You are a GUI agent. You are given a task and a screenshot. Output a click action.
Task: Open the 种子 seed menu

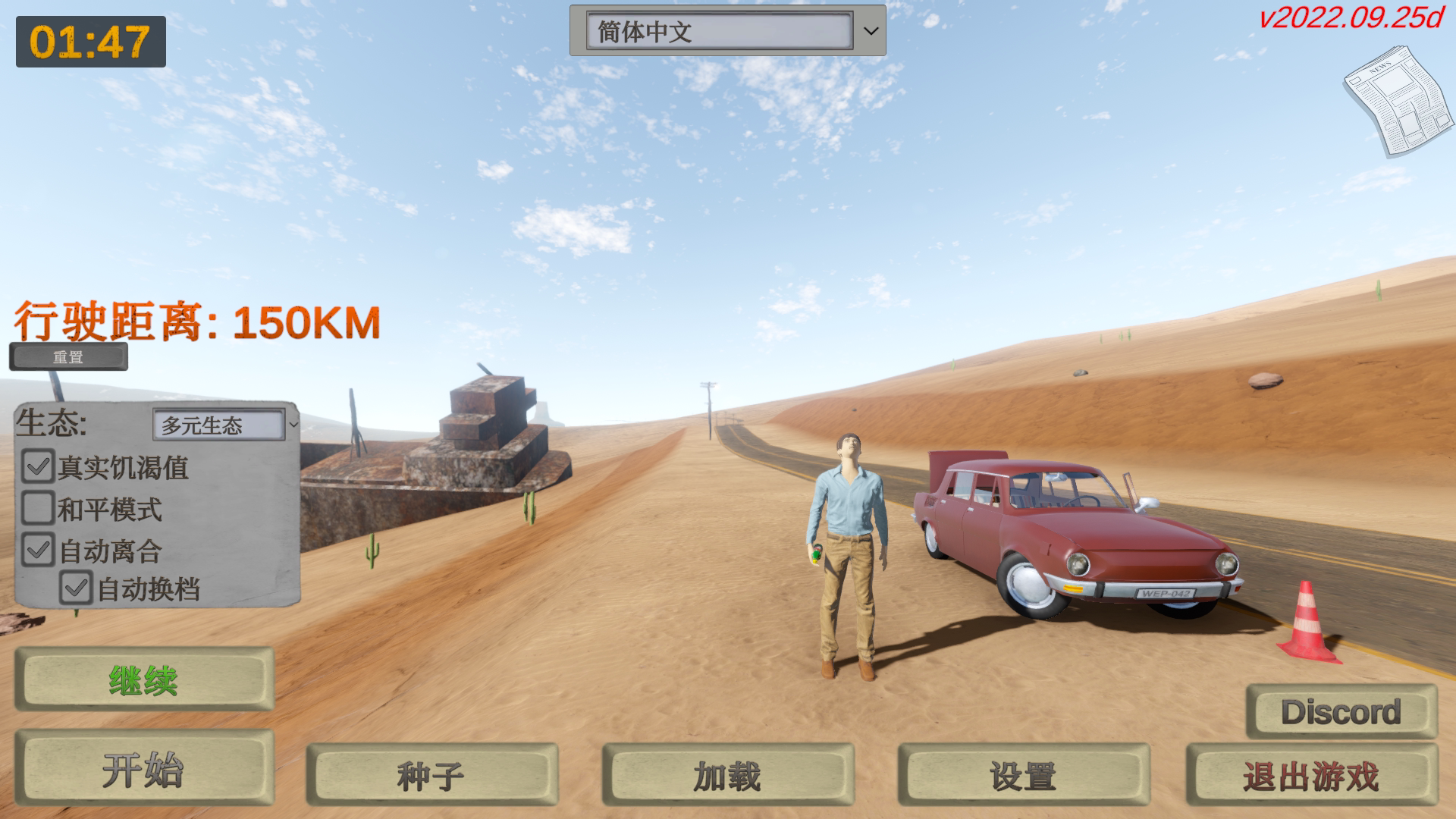[432, 775]
